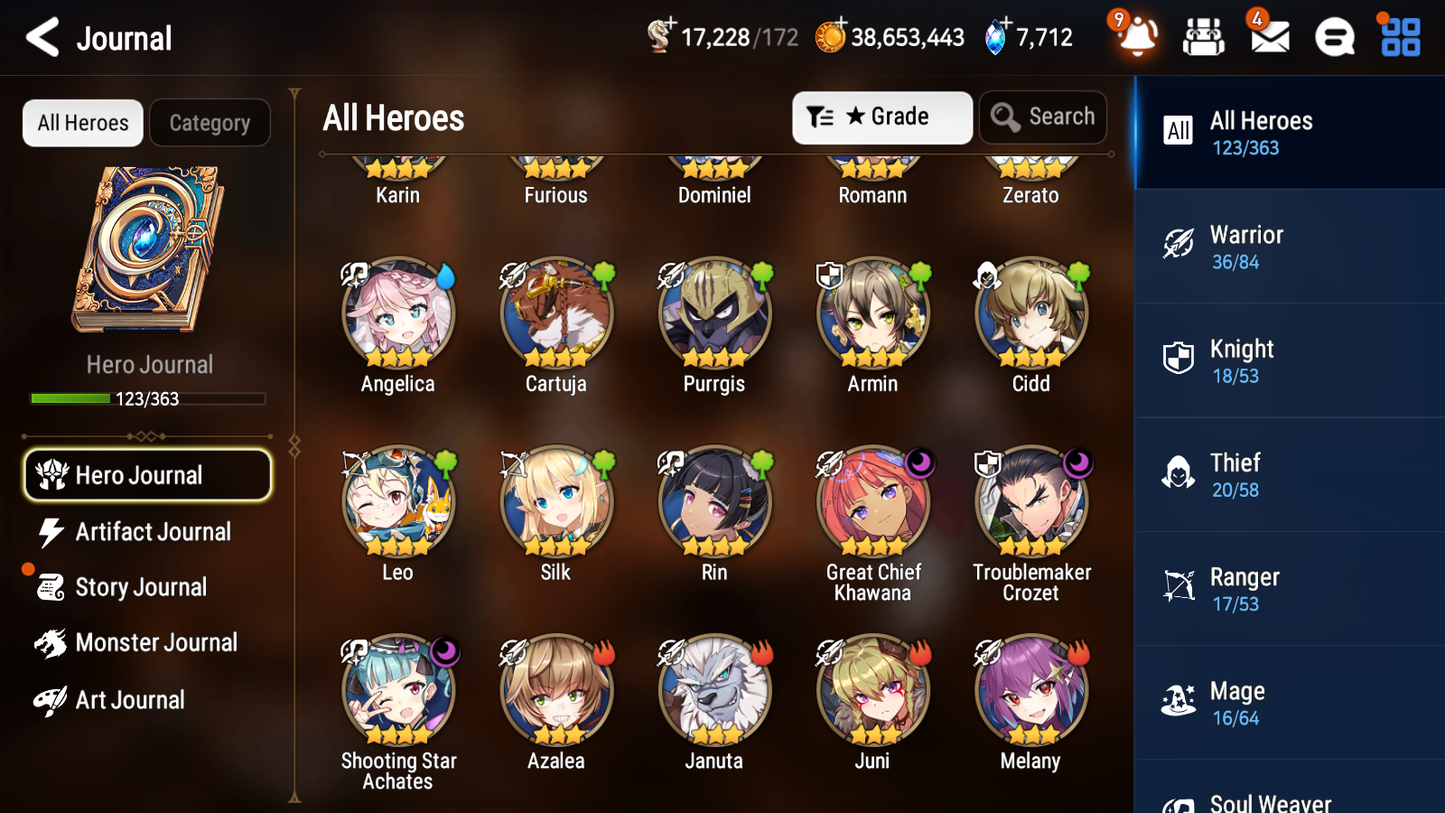
Task: Select the hero Silk's portrait
Action: [x=556, y=500]
